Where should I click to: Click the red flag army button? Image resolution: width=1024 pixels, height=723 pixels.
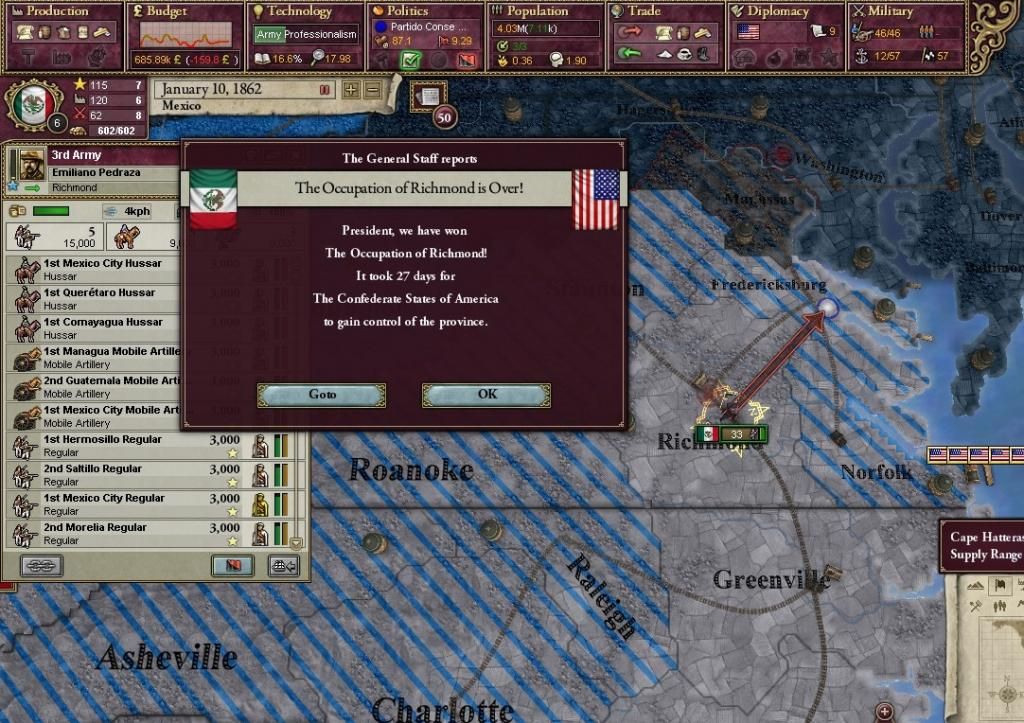[x=232, y=566]
